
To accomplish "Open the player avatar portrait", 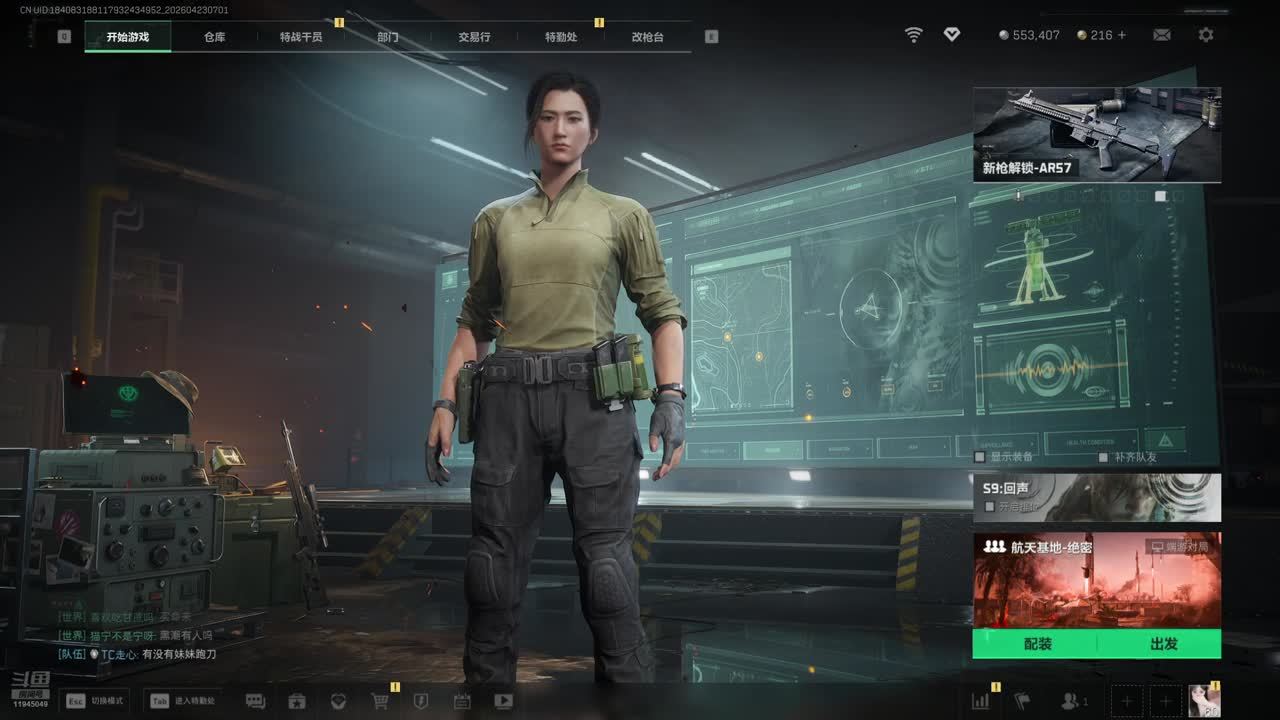I will tap(1204, 701).
